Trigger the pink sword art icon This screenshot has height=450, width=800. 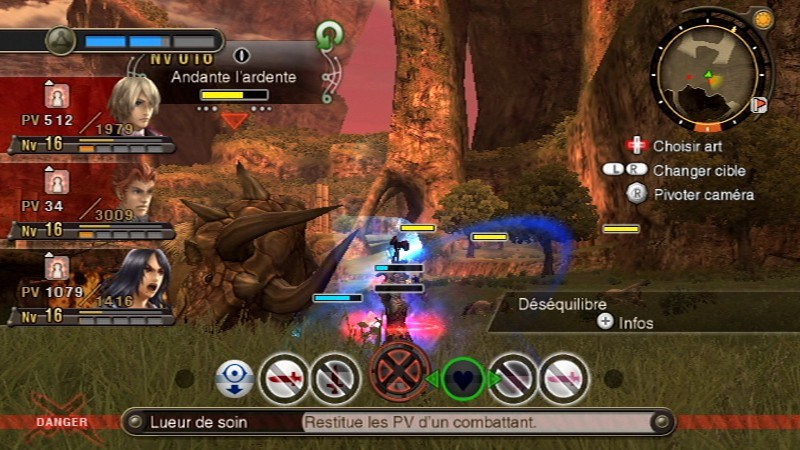point(565,379)
